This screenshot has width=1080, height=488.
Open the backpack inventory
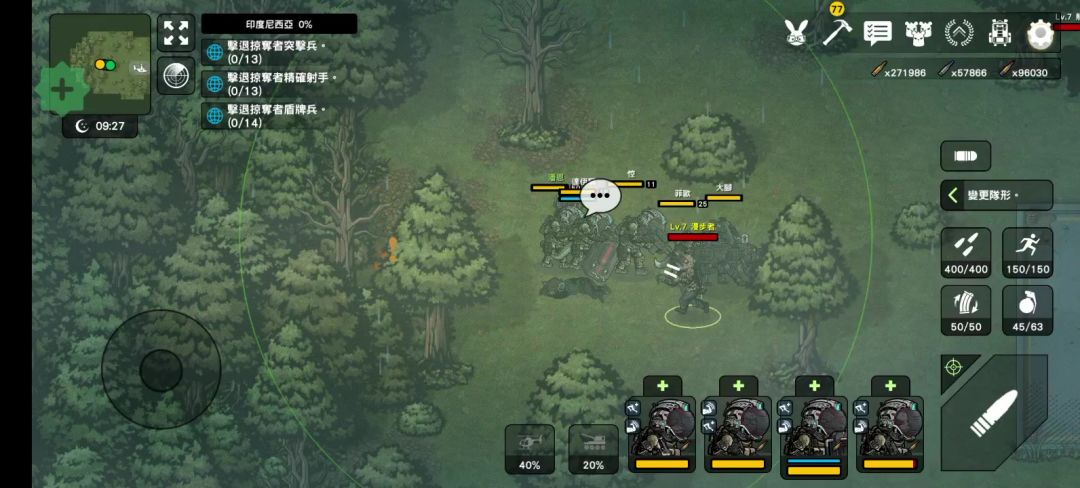coord(999,33)
